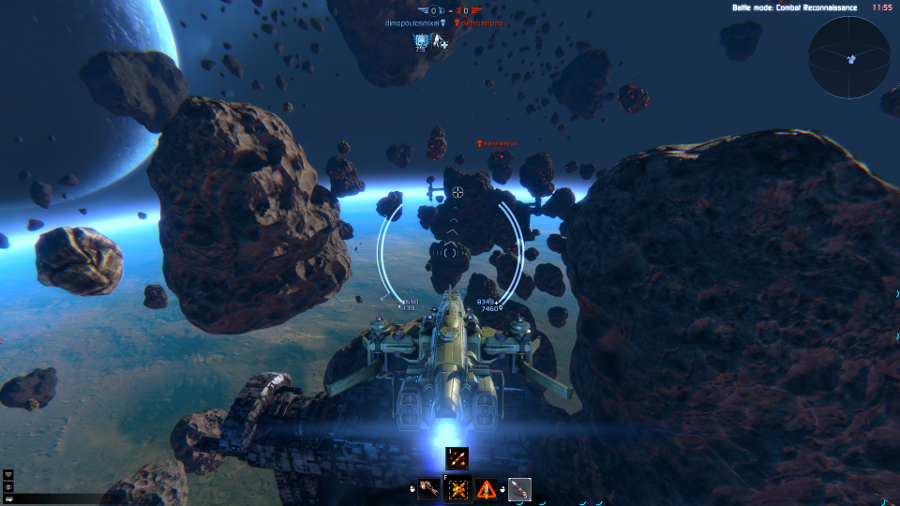This screenshot has height=506, width=900.
Task: Use the red warning-triangle missile module
Action: (x=488, y=489)
